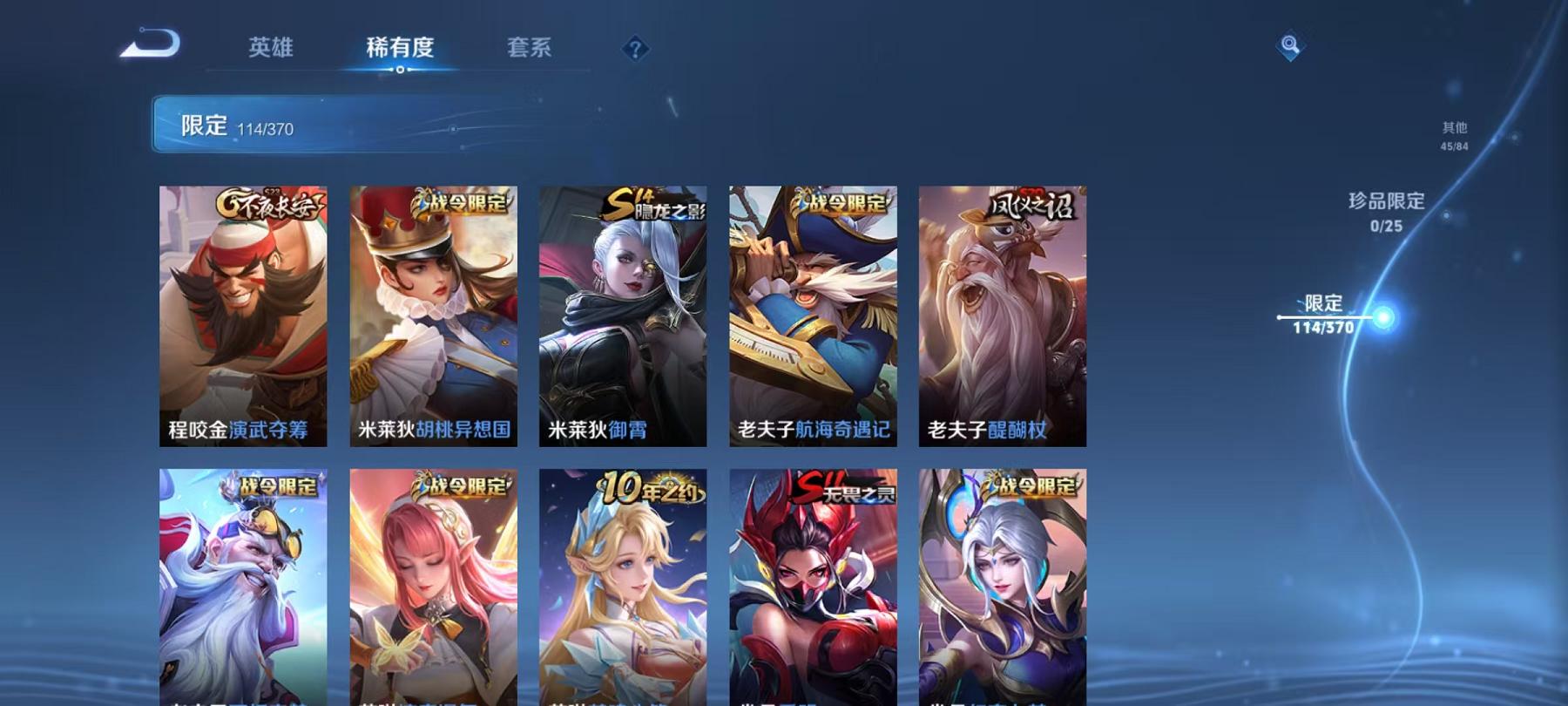Click the help question mark icon

[x=636, y=48]
